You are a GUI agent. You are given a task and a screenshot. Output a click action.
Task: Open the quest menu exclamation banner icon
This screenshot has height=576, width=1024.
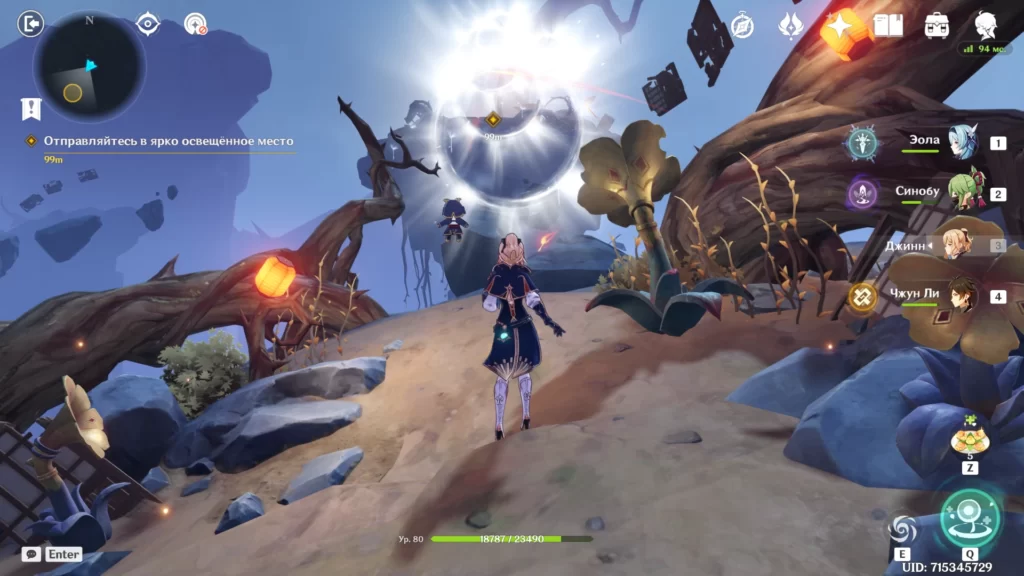31,108
